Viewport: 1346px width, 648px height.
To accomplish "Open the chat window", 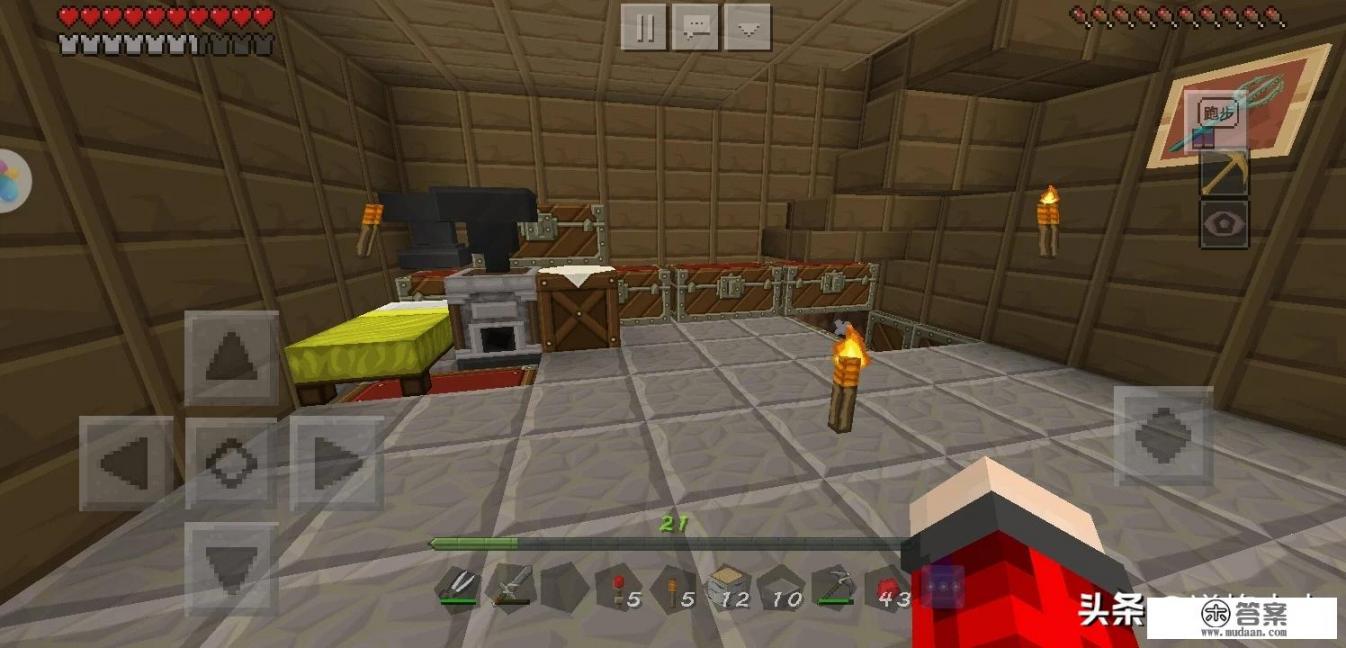I will click(696, 27).
